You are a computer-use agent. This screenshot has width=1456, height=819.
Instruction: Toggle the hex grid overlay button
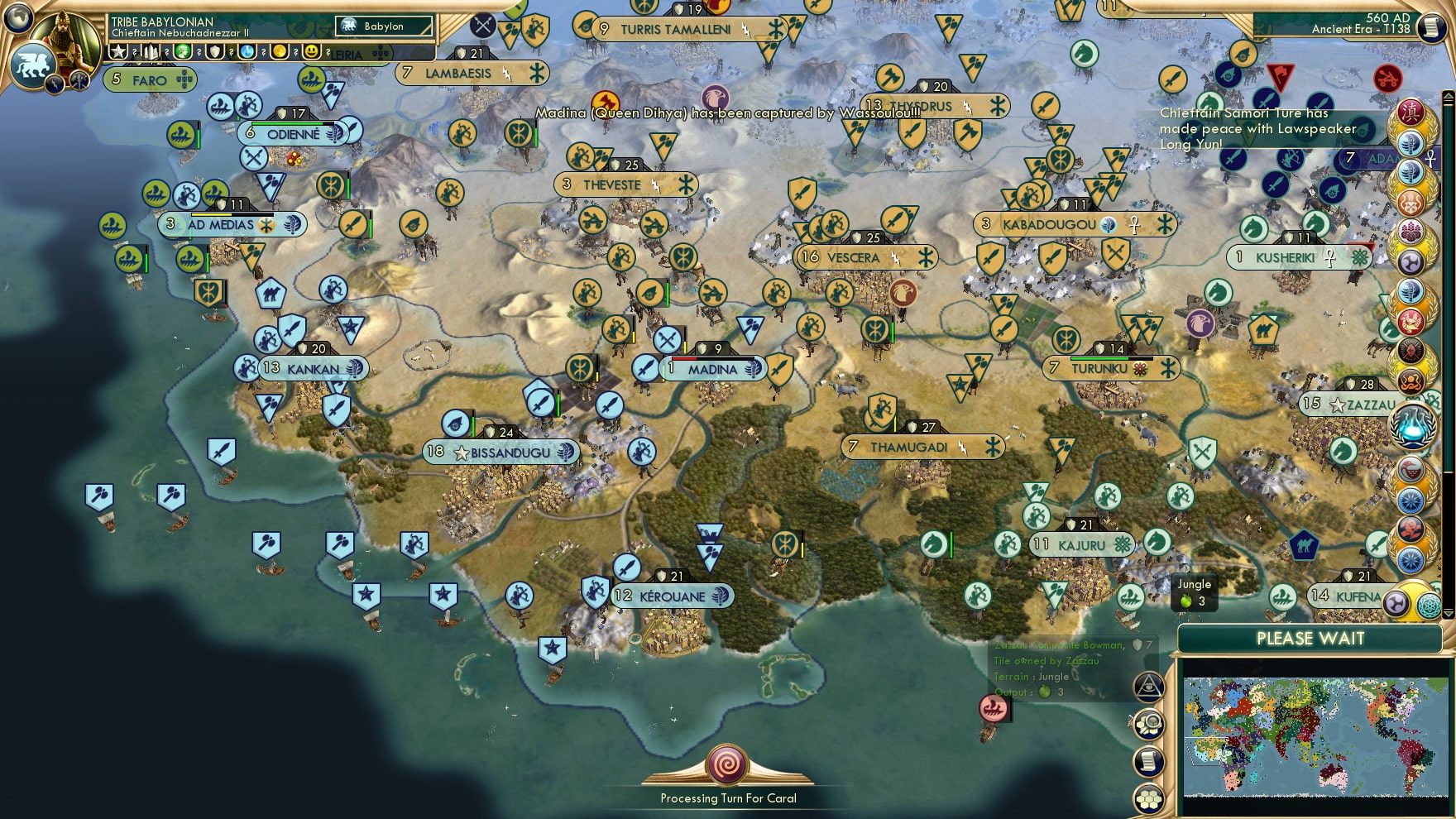pos(1150,799)
